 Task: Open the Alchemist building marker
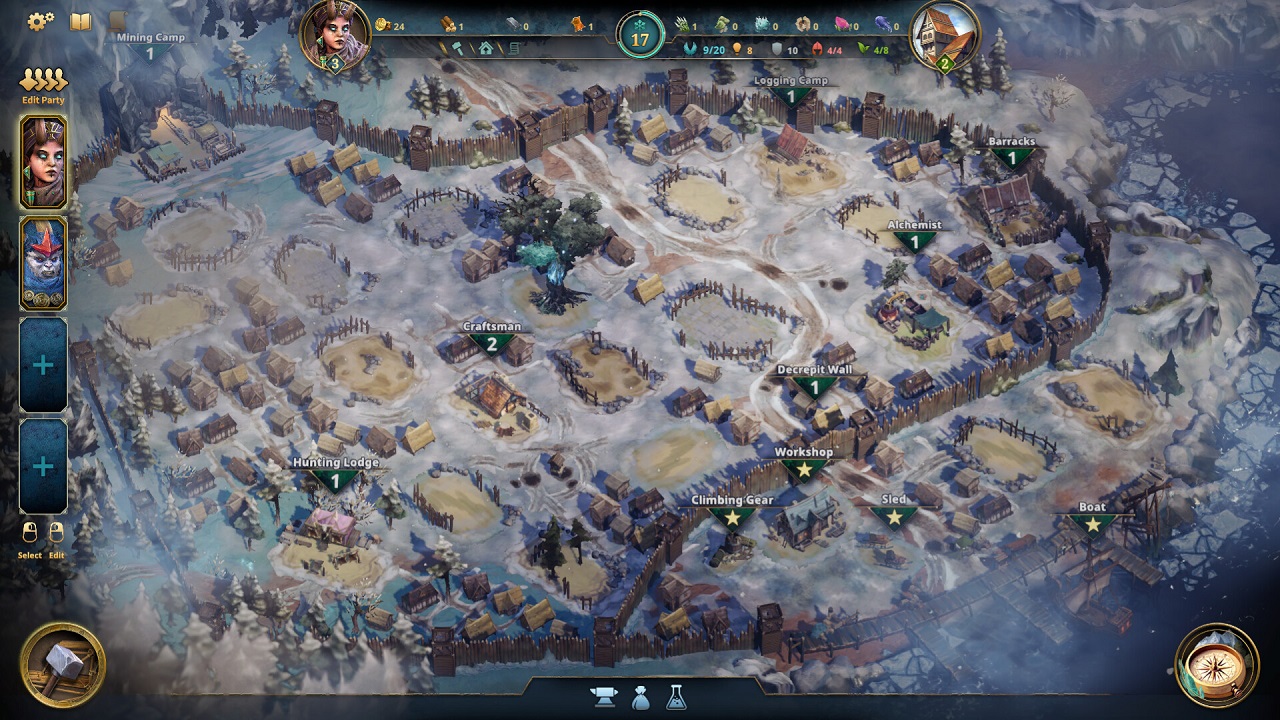pyautogui.click(x=914, y=240)
